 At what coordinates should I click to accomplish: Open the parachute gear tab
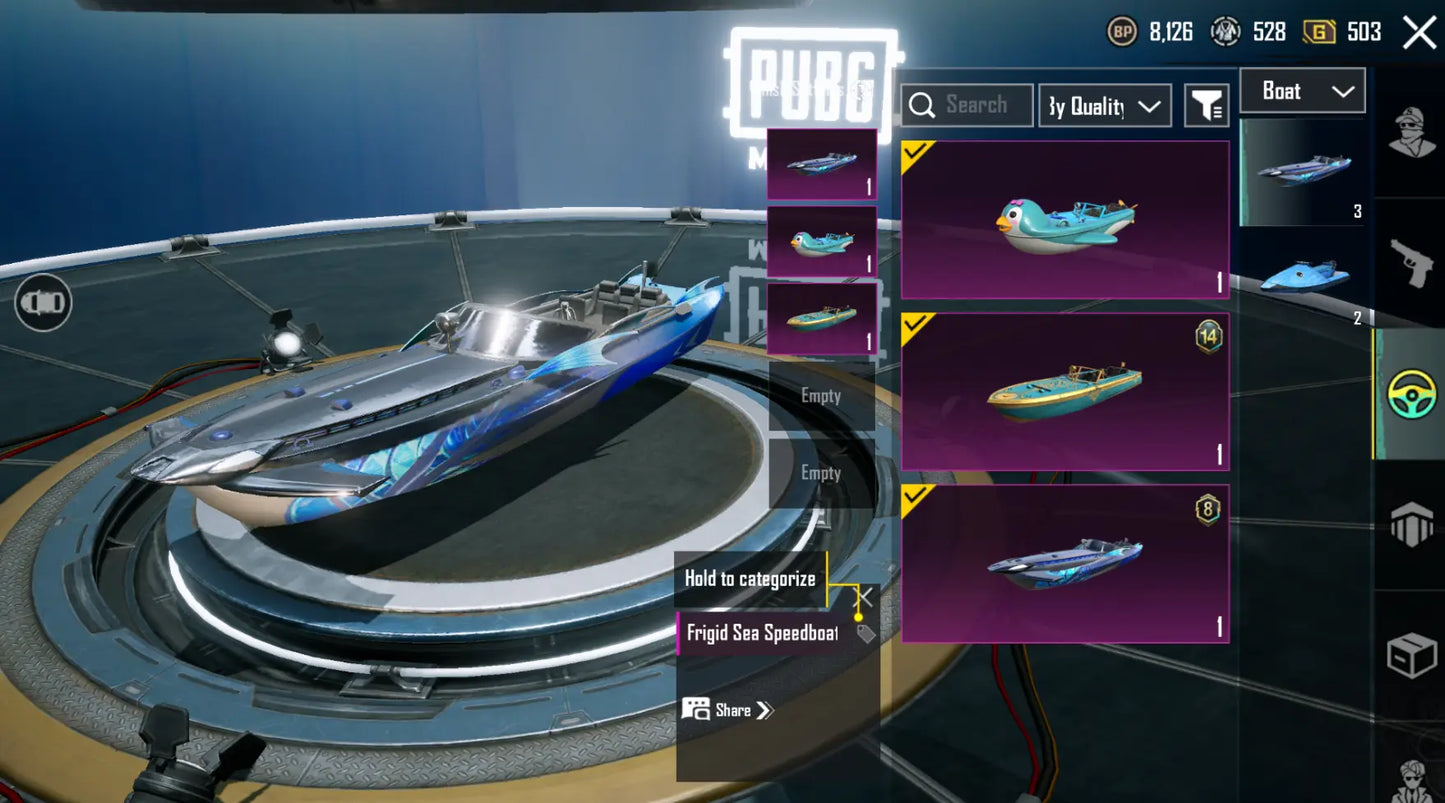pos(1411,524)
